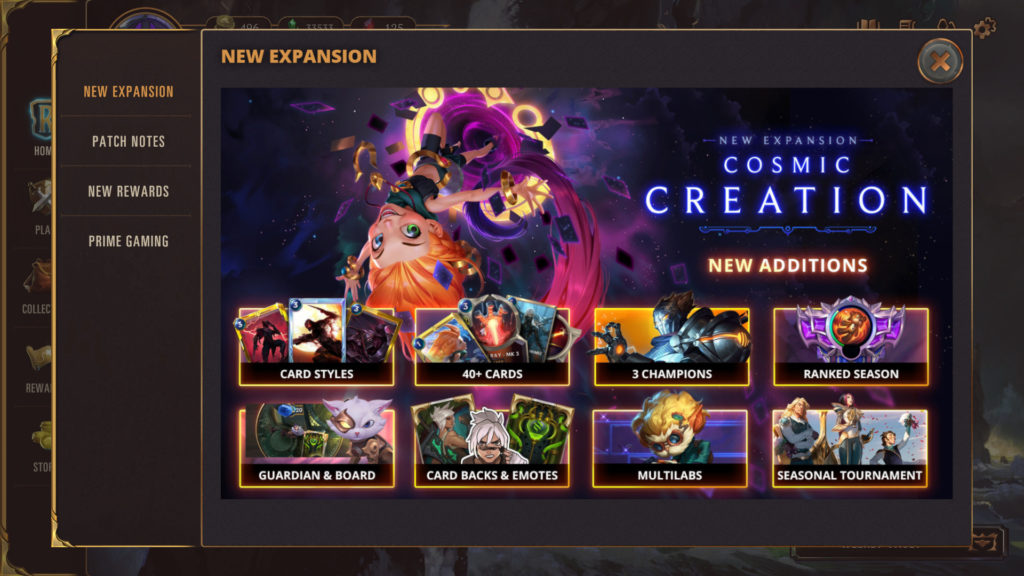This screenshot has width=1024, height=576.
Task: Open the Card Styles tile
Action: coord(316,346)
